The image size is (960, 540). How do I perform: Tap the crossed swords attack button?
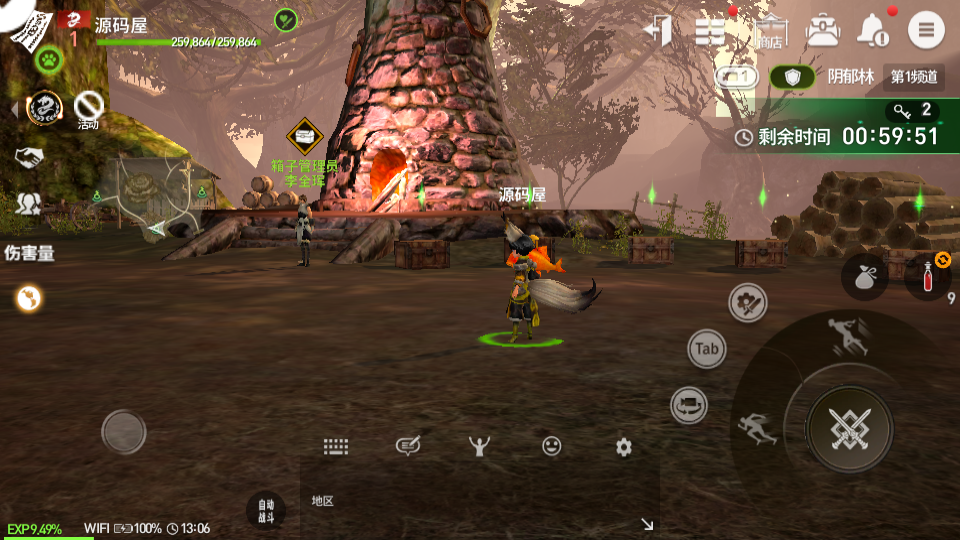click(850, 429)
